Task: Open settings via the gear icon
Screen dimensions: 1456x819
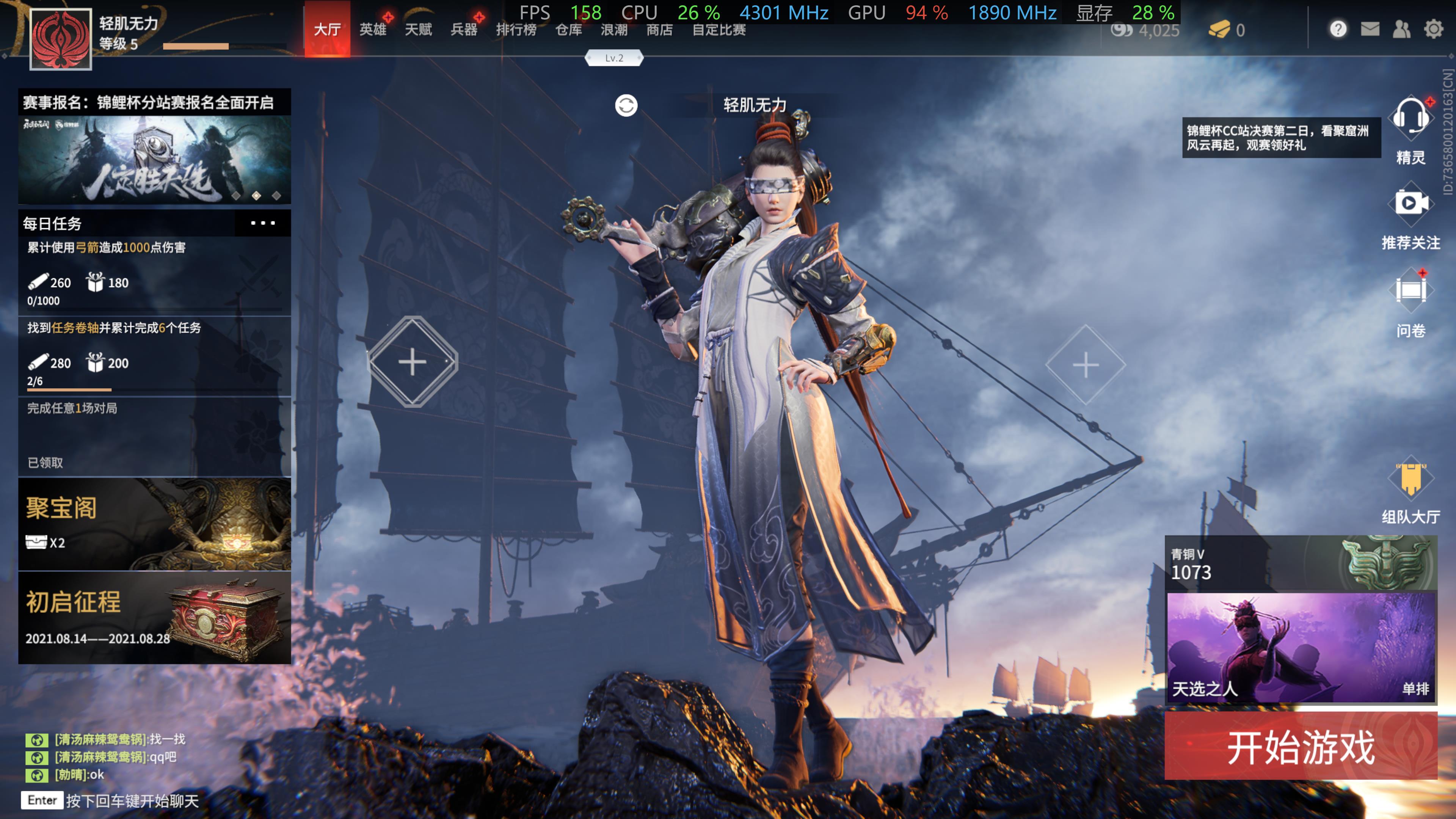Action: click(x=1433, y=29)
